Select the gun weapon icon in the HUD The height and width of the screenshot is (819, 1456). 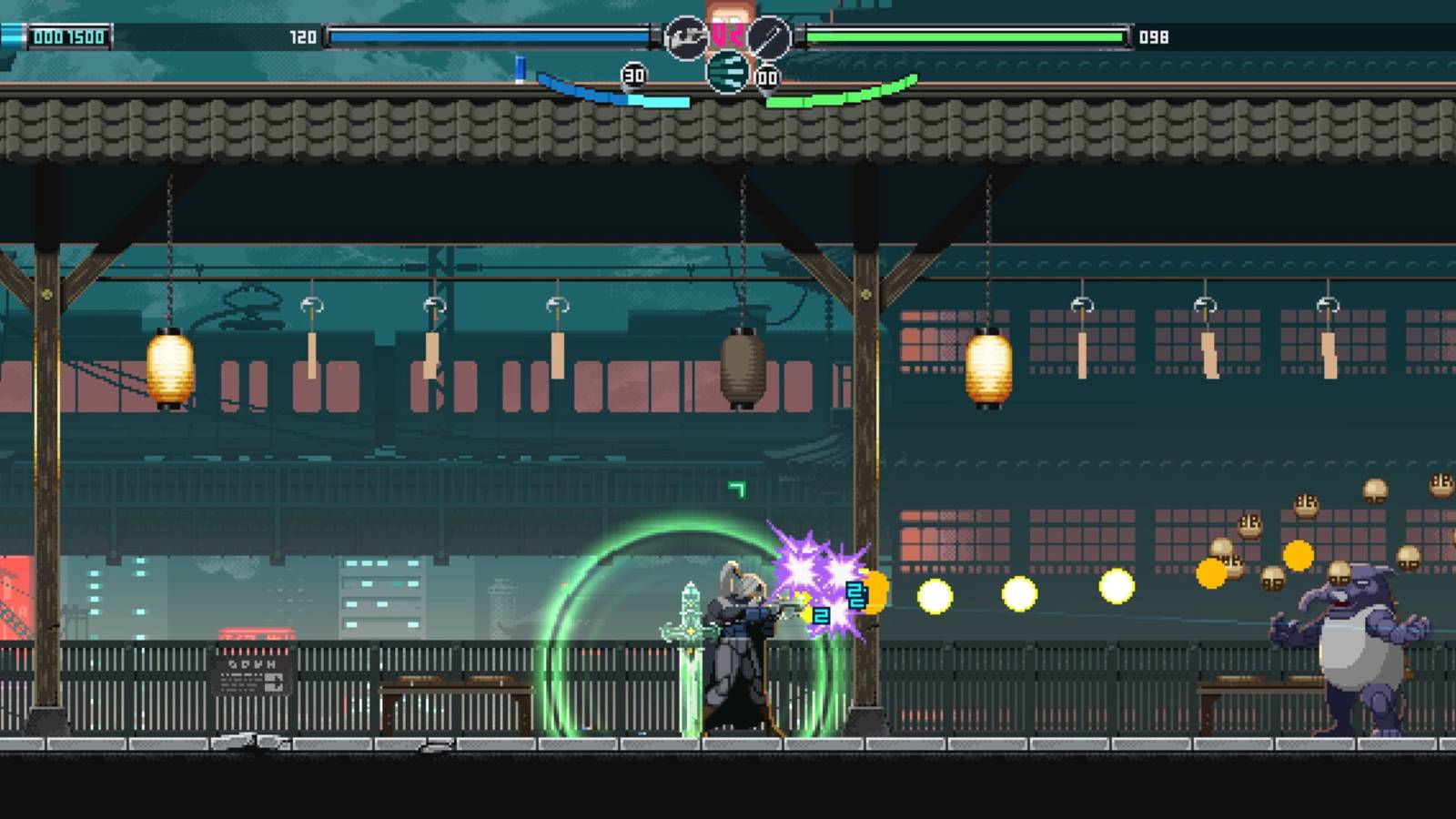click(686, 37)
